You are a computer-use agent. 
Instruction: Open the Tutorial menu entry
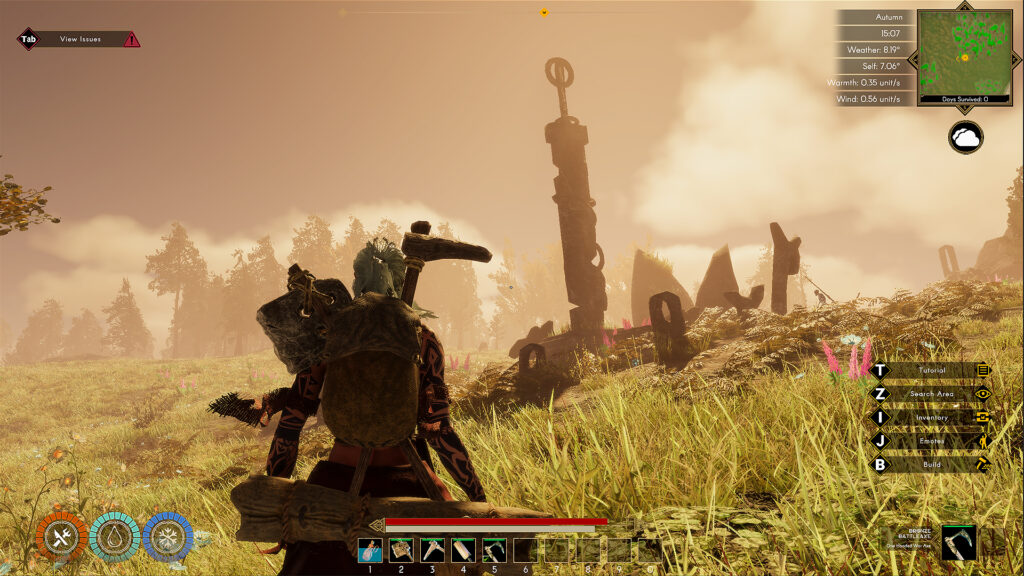click(931, 370)
